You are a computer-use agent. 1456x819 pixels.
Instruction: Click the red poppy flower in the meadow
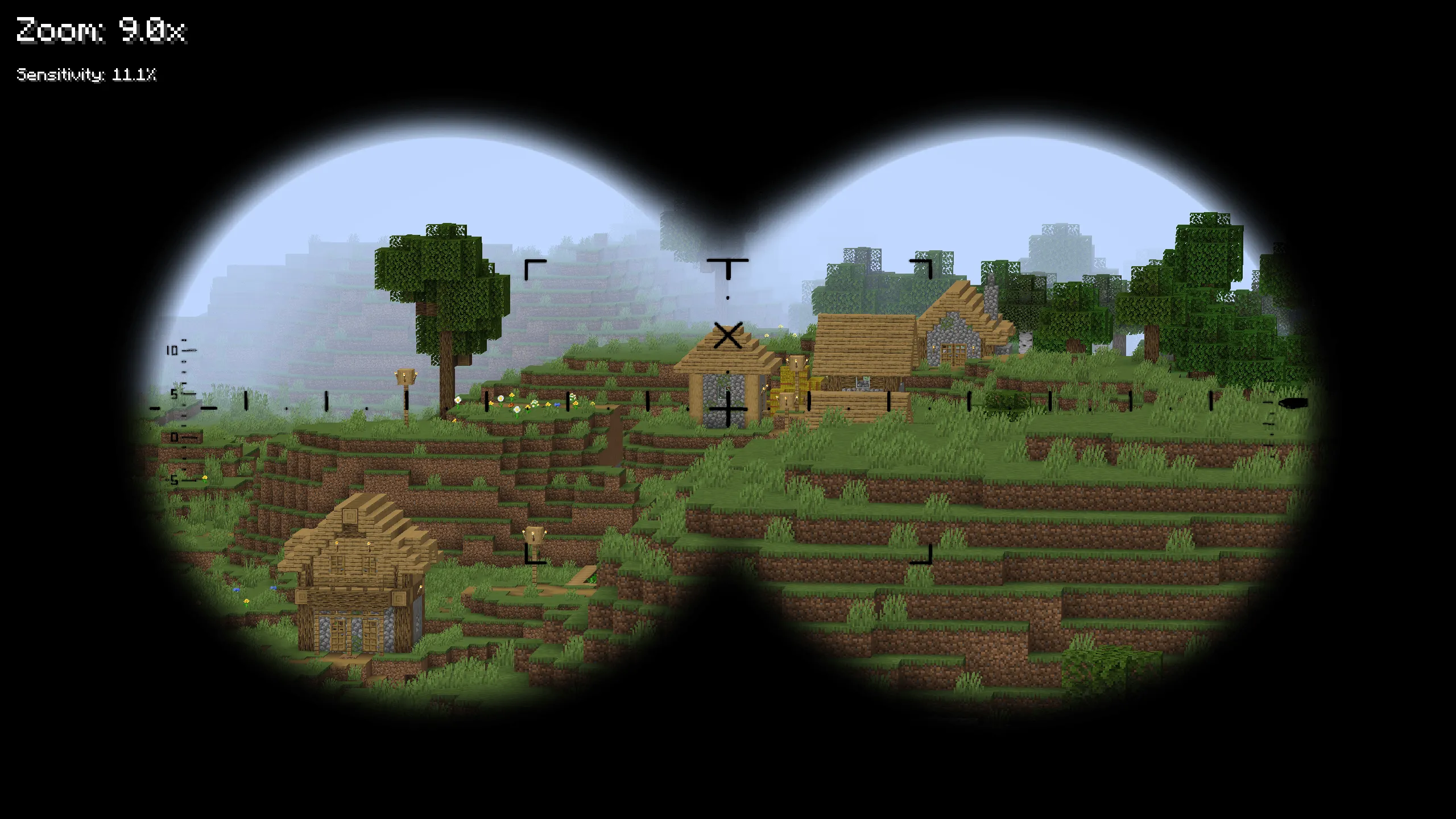coord(511,407)
